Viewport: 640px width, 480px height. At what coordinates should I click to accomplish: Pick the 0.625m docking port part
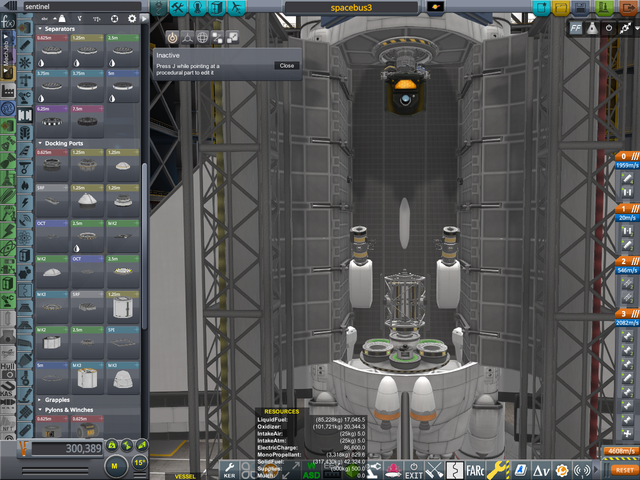pos(52,160)
